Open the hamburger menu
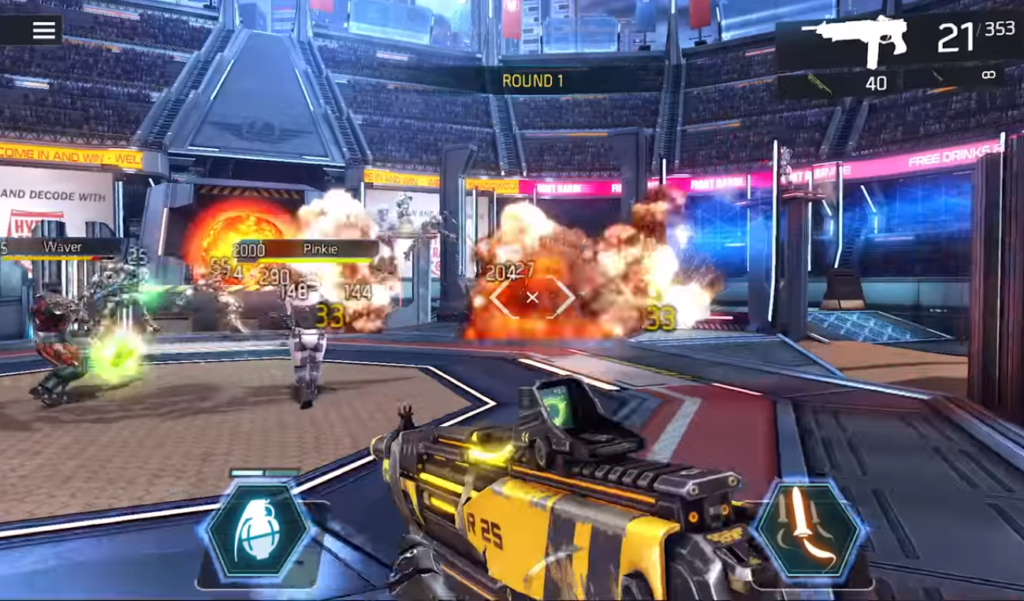 (44, 30)
